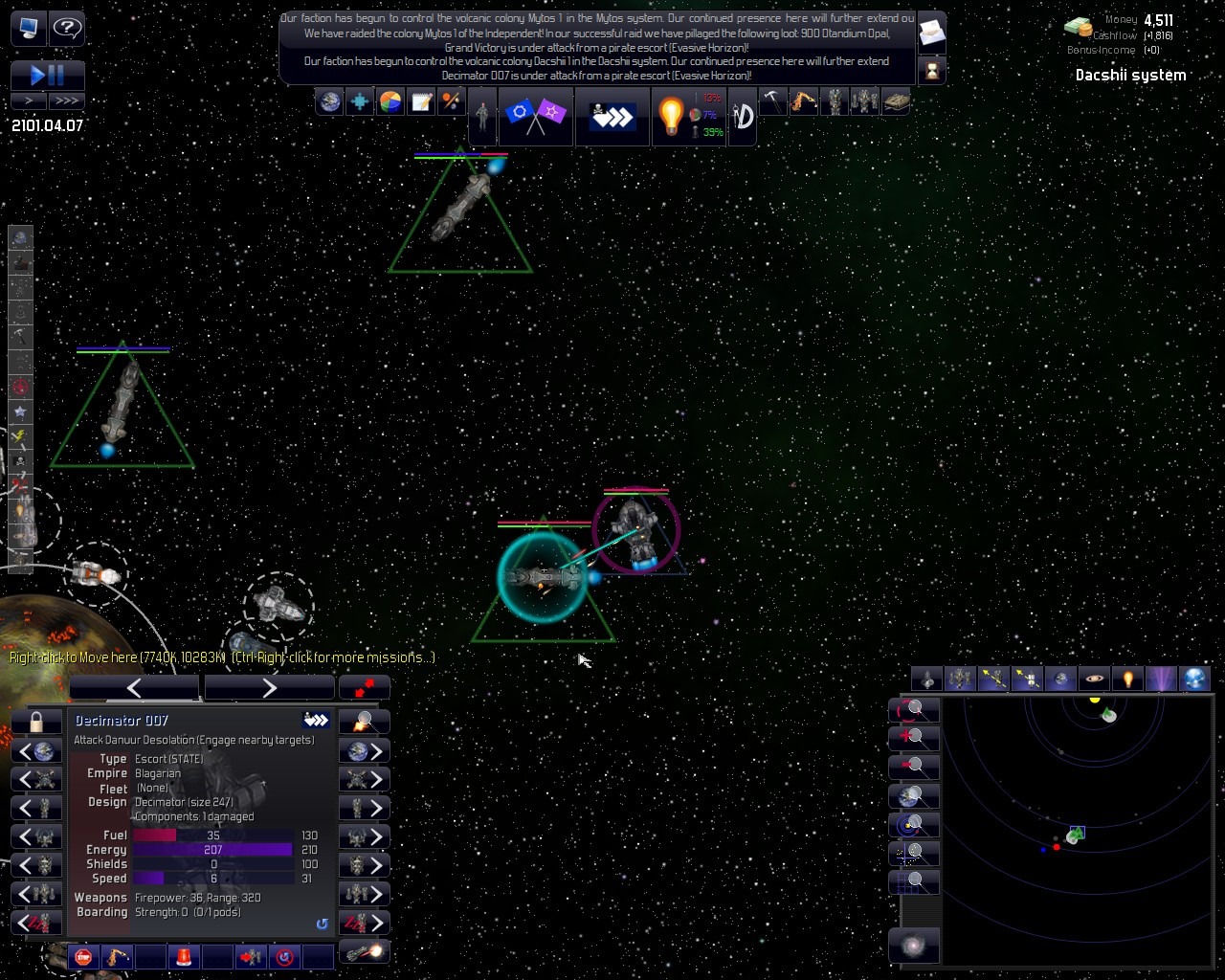Select the previous item with the left arrow
The image size is (1225, 980).
pyautogui.click(x=134, y=687)
